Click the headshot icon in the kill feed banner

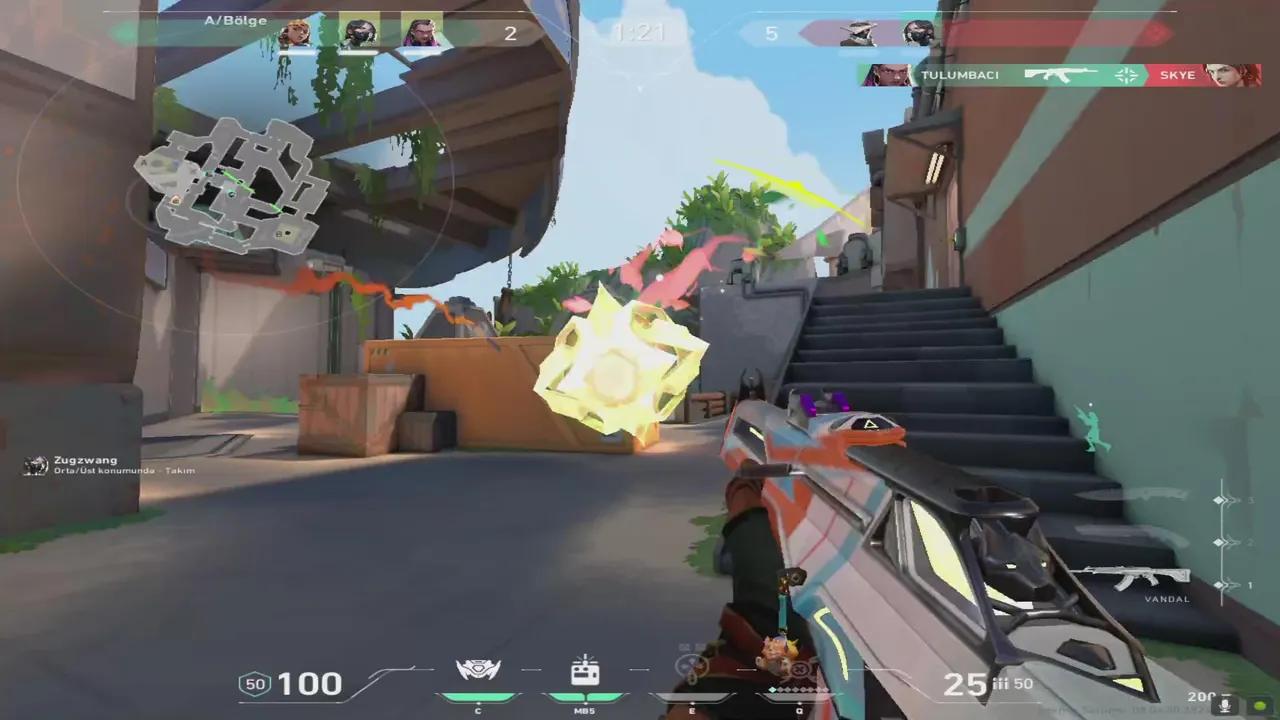click(1126, 74)
